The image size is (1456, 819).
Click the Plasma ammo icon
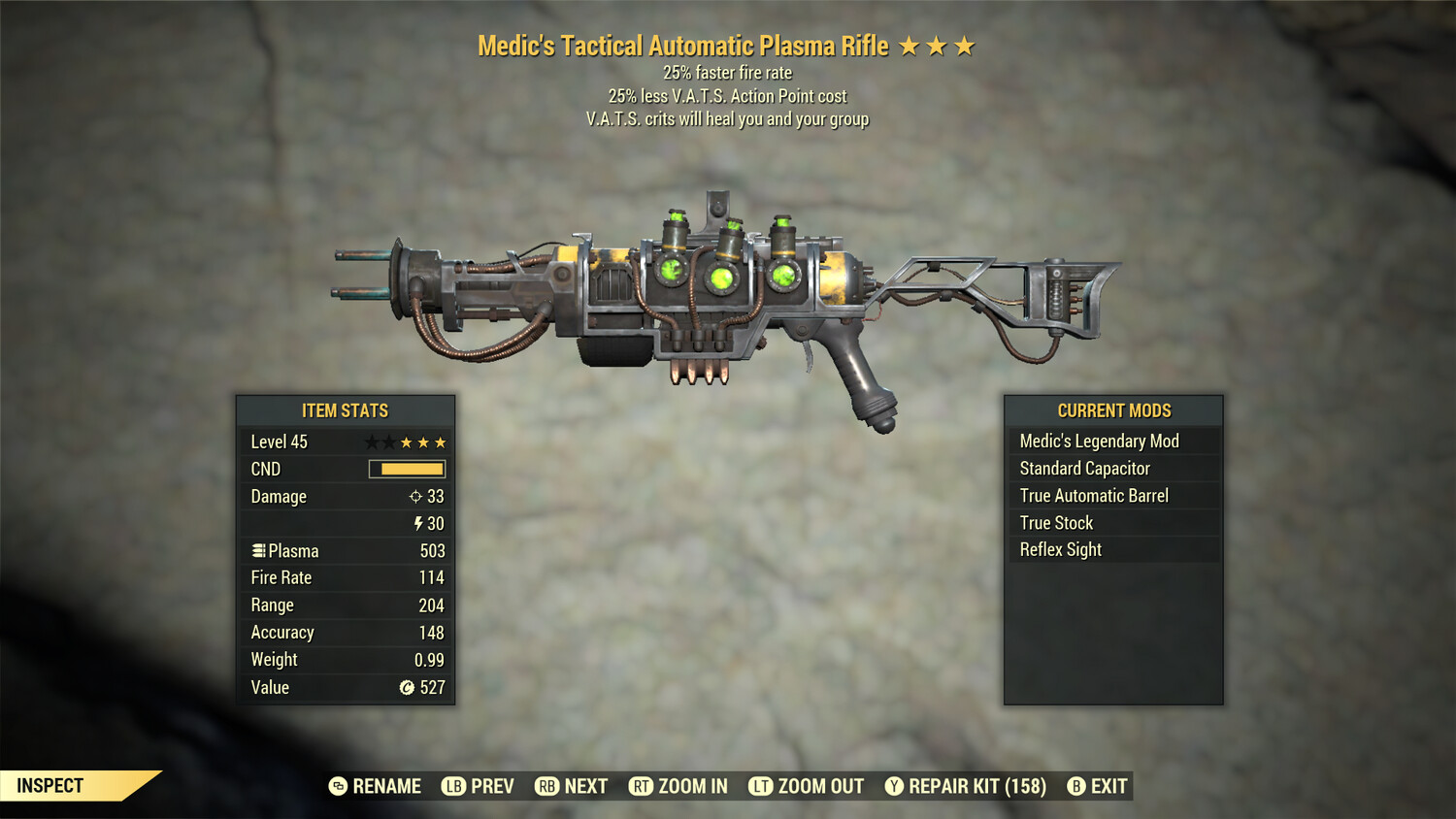(258, 550)
